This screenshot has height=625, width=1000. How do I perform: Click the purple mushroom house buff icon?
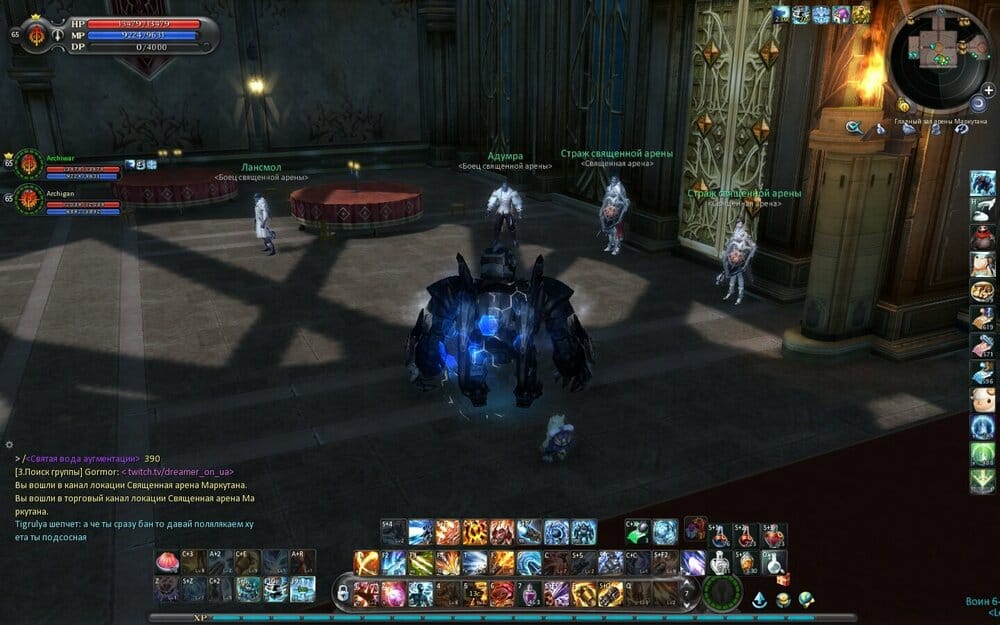tap(841, 15)
